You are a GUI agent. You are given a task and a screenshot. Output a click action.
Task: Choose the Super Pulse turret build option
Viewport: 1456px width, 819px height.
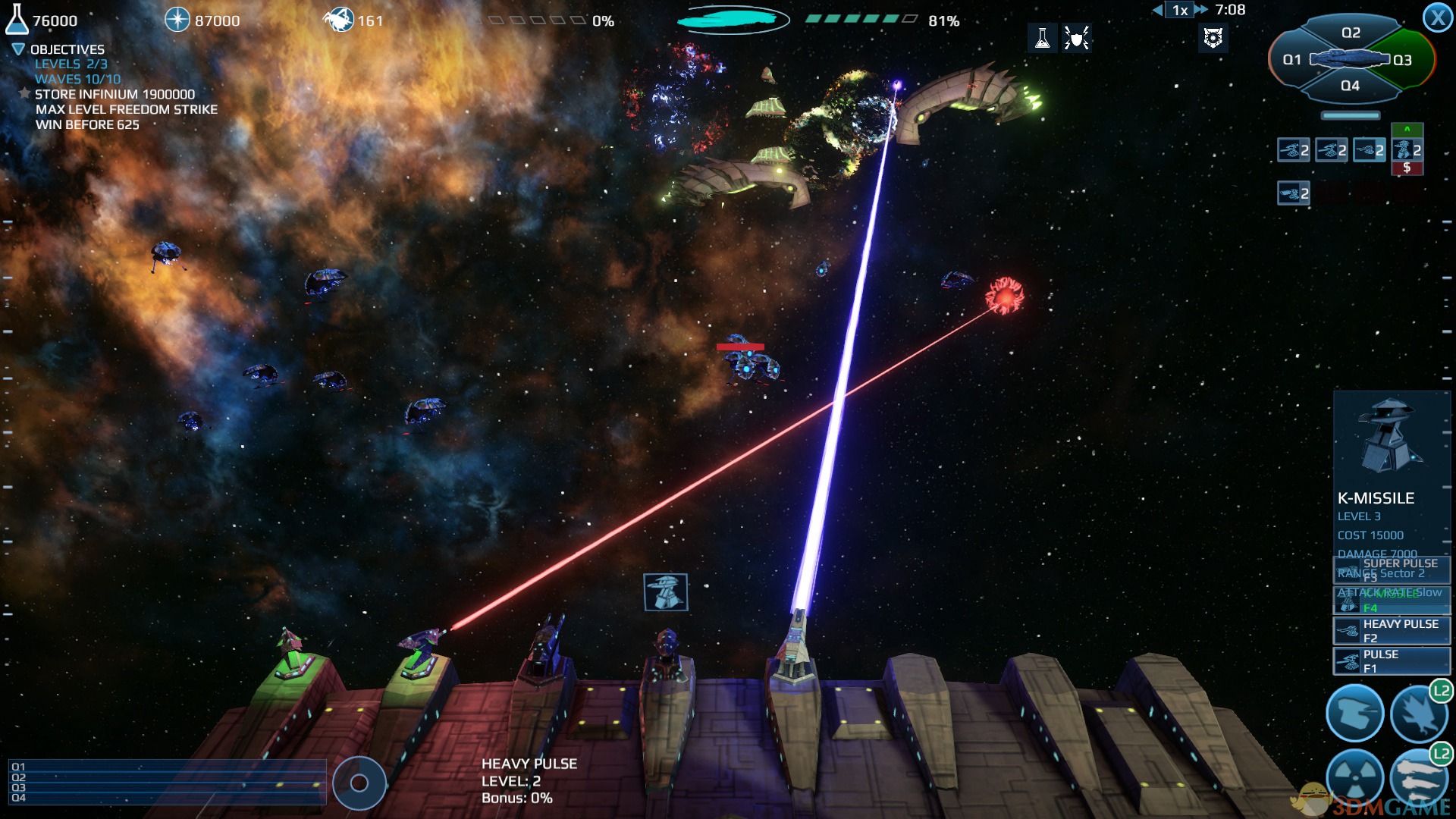[x=1392, y=570]
